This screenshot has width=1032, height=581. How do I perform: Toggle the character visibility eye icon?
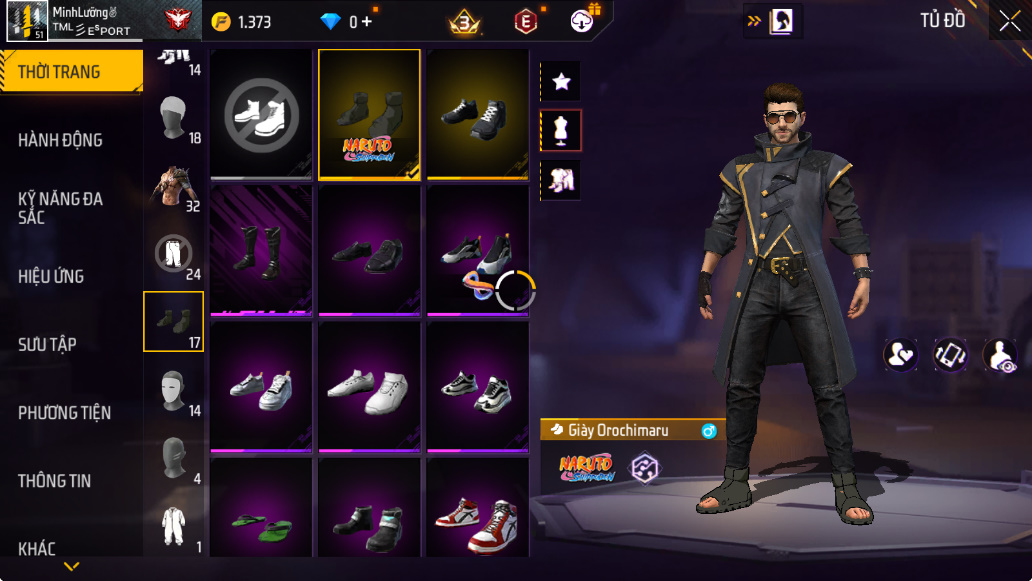(1000, 355)
